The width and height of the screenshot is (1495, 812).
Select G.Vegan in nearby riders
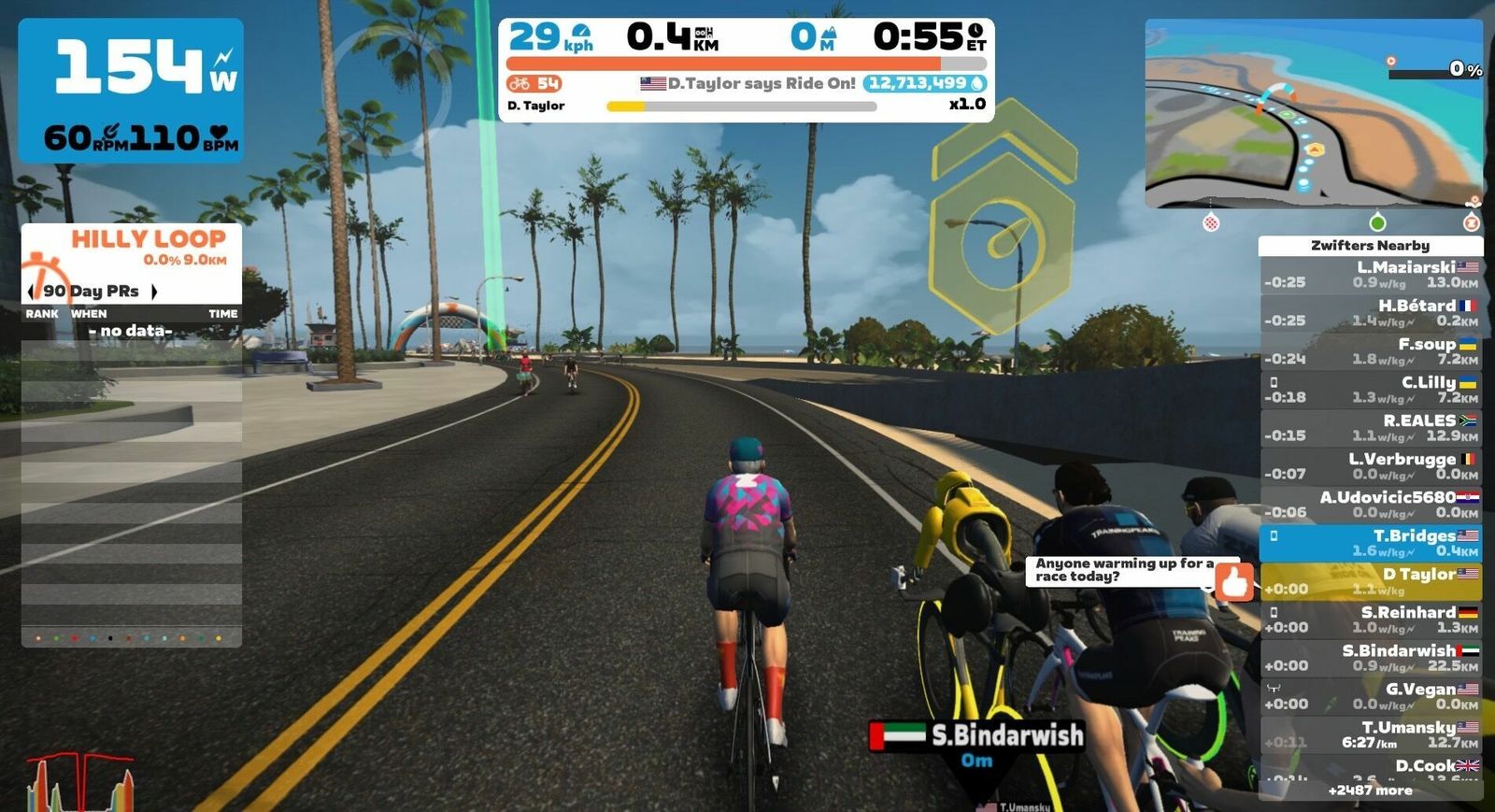point(1371,696)
